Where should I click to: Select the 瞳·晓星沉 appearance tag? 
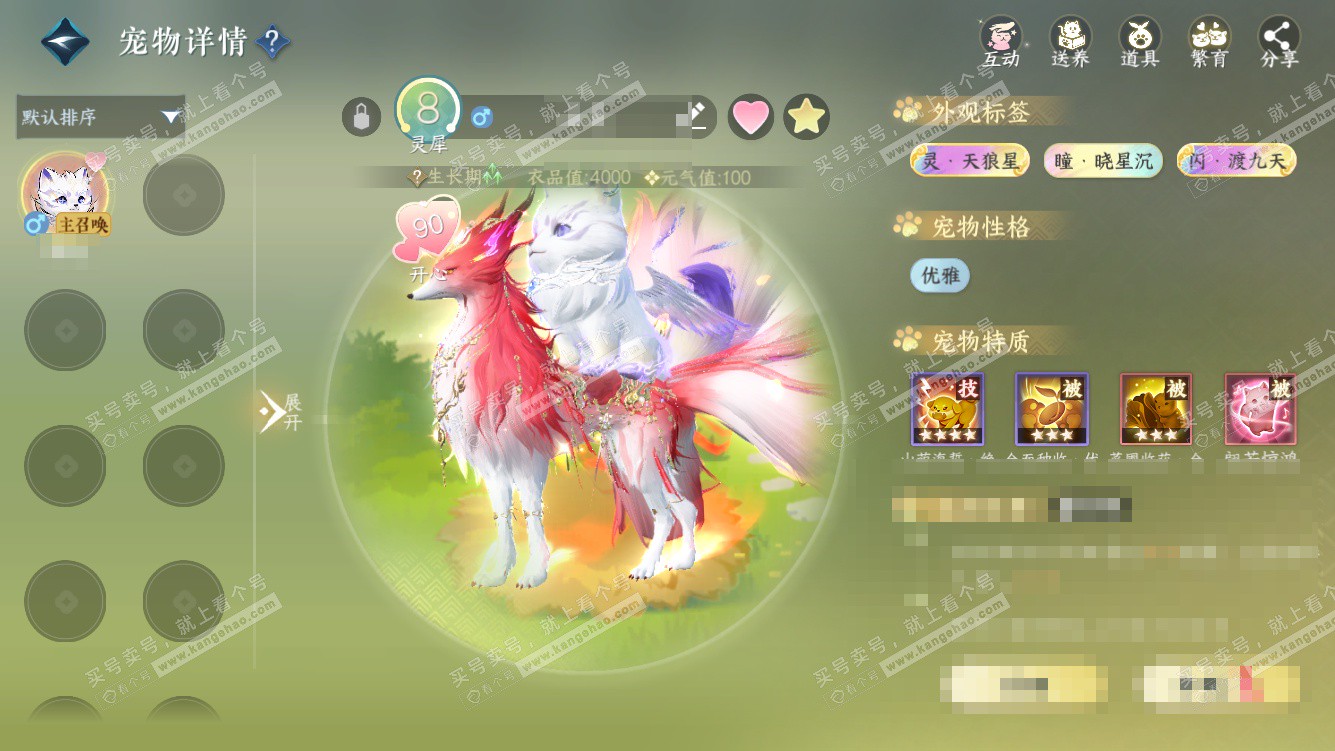(1103, 160)
